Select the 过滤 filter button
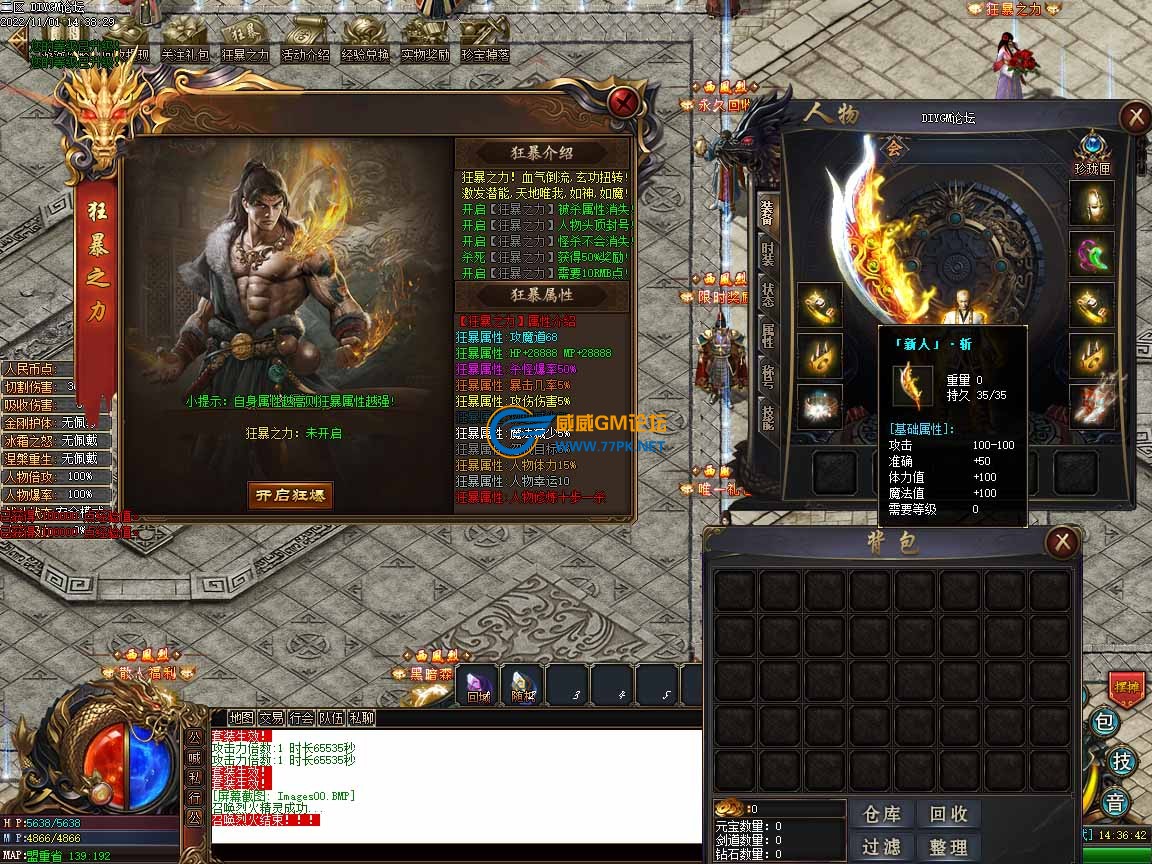 coord(881,847)
